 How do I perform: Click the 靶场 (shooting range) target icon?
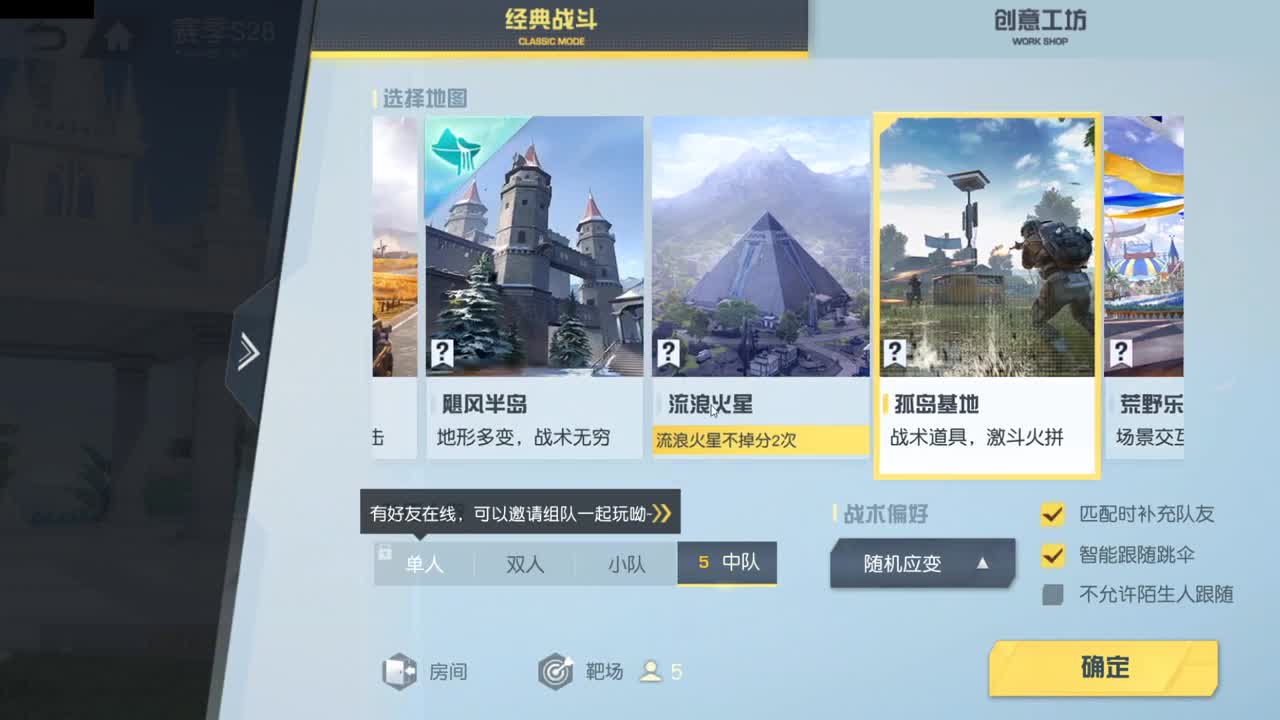[x=557, y=672]
